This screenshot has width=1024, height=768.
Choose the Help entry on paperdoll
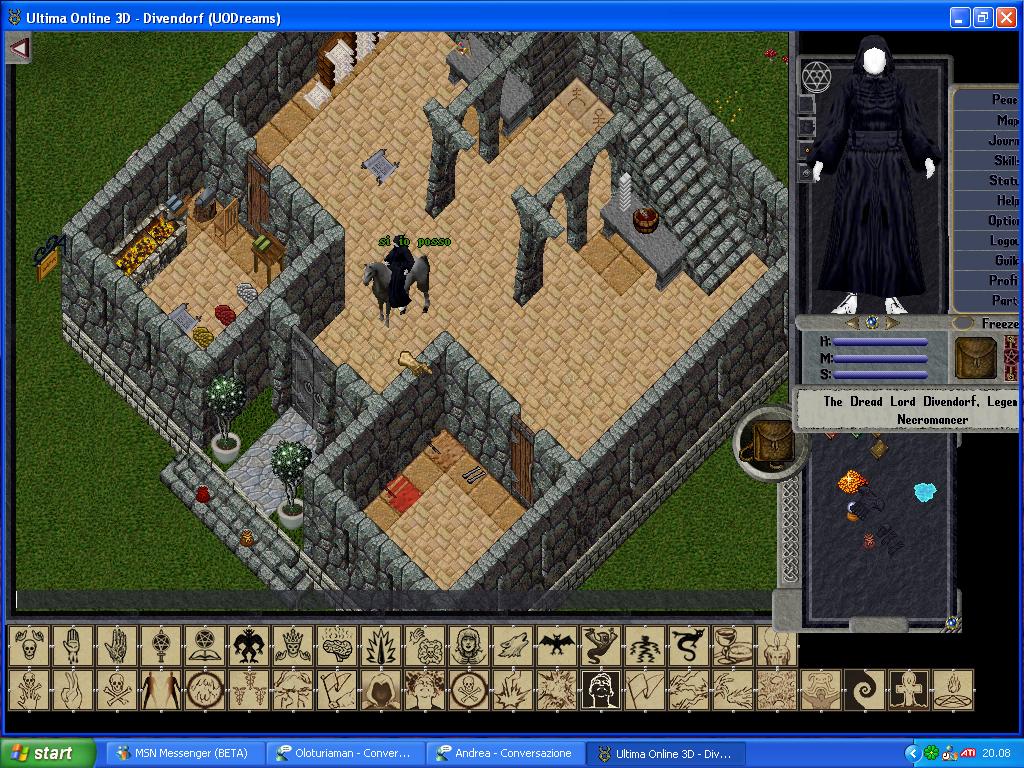click(1005, 201)
